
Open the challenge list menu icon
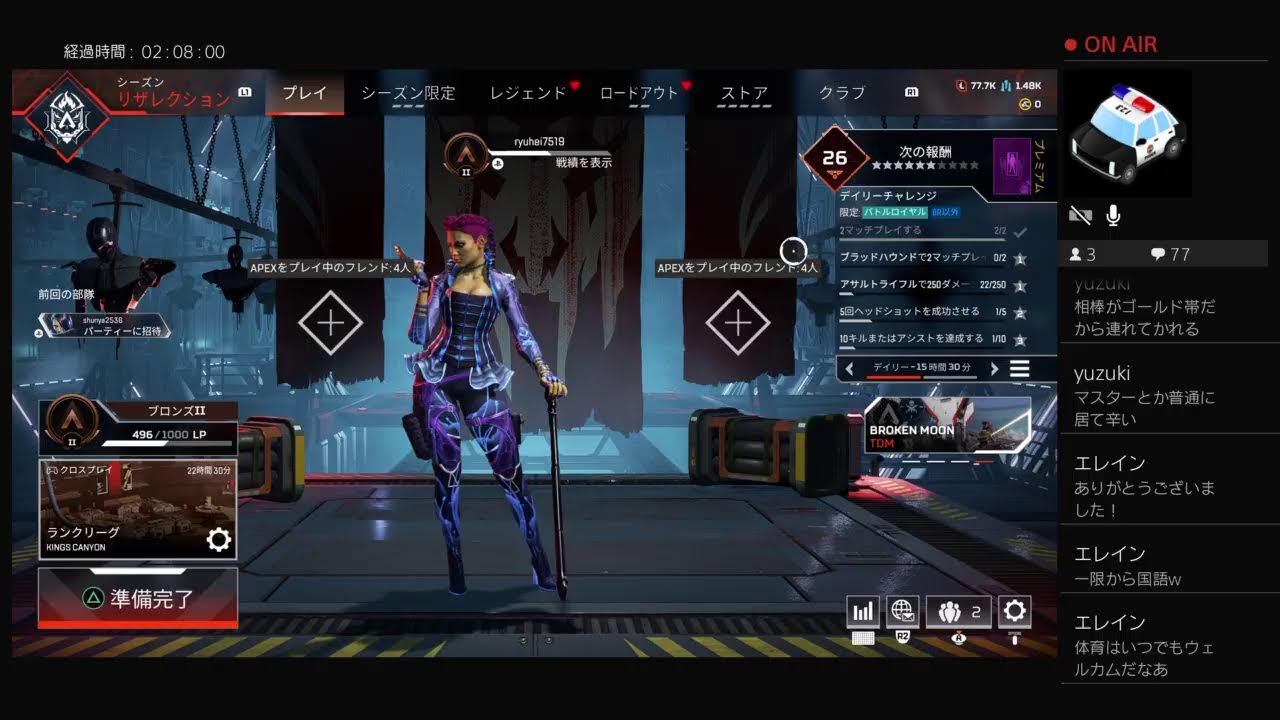(1019, 369)
